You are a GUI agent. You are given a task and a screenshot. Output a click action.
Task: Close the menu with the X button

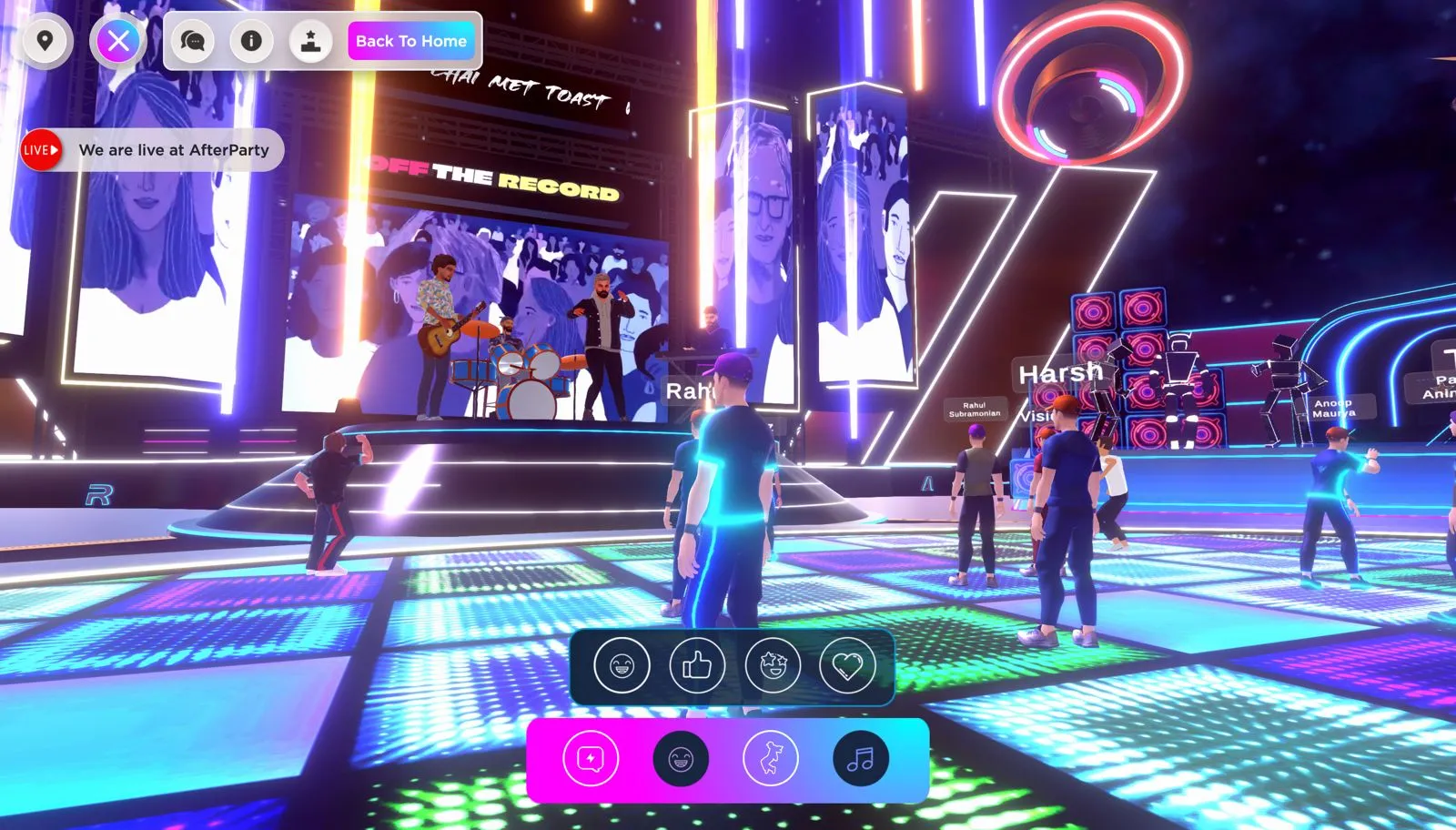(x=118, y=41)
